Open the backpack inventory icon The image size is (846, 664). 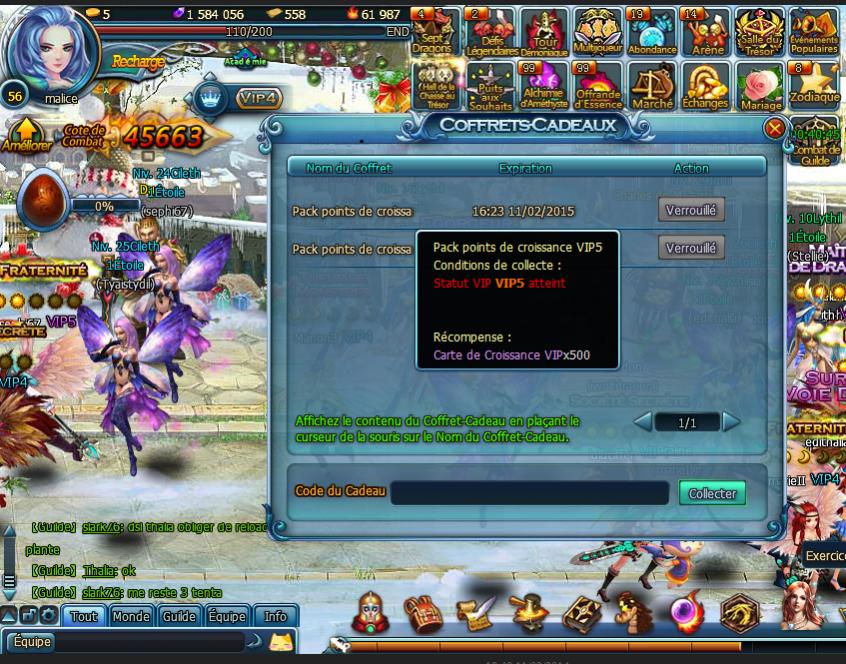pos(423,612)
